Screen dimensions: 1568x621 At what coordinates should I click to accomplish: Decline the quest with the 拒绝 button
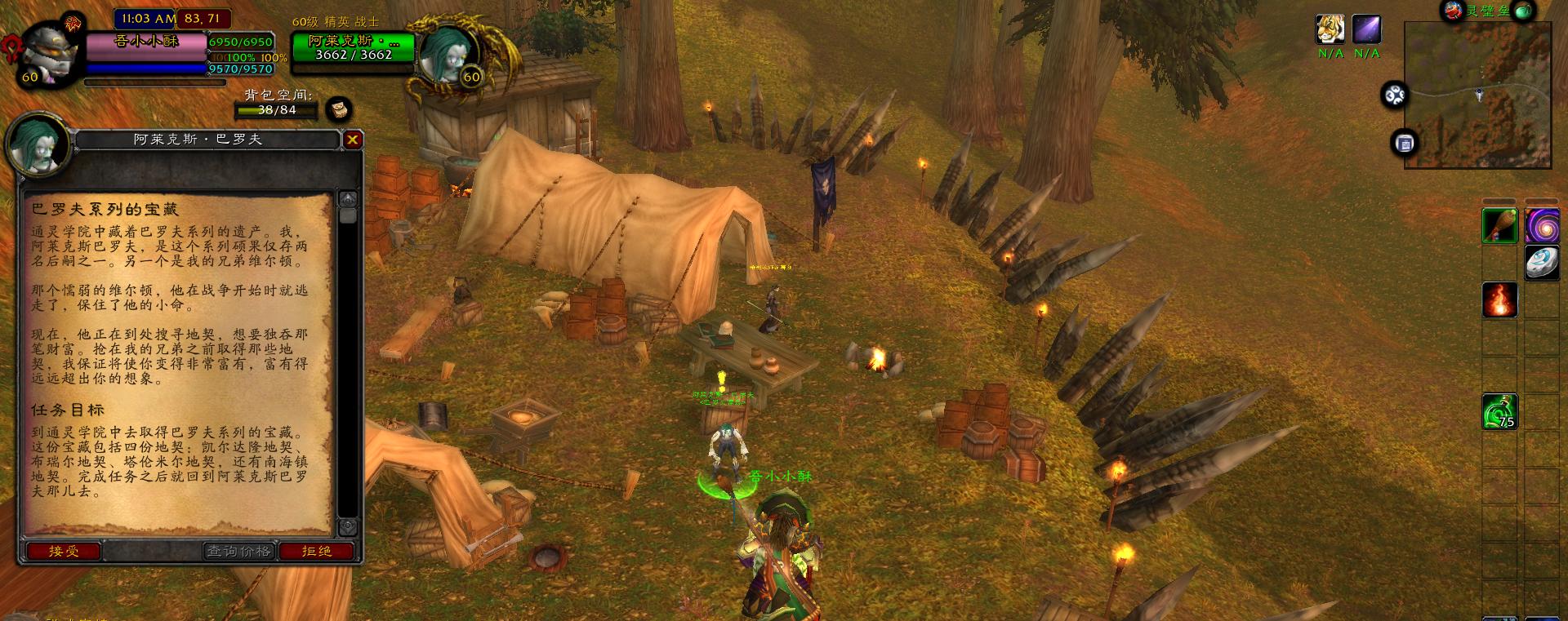pyautogui.click(x=317, y=552)
